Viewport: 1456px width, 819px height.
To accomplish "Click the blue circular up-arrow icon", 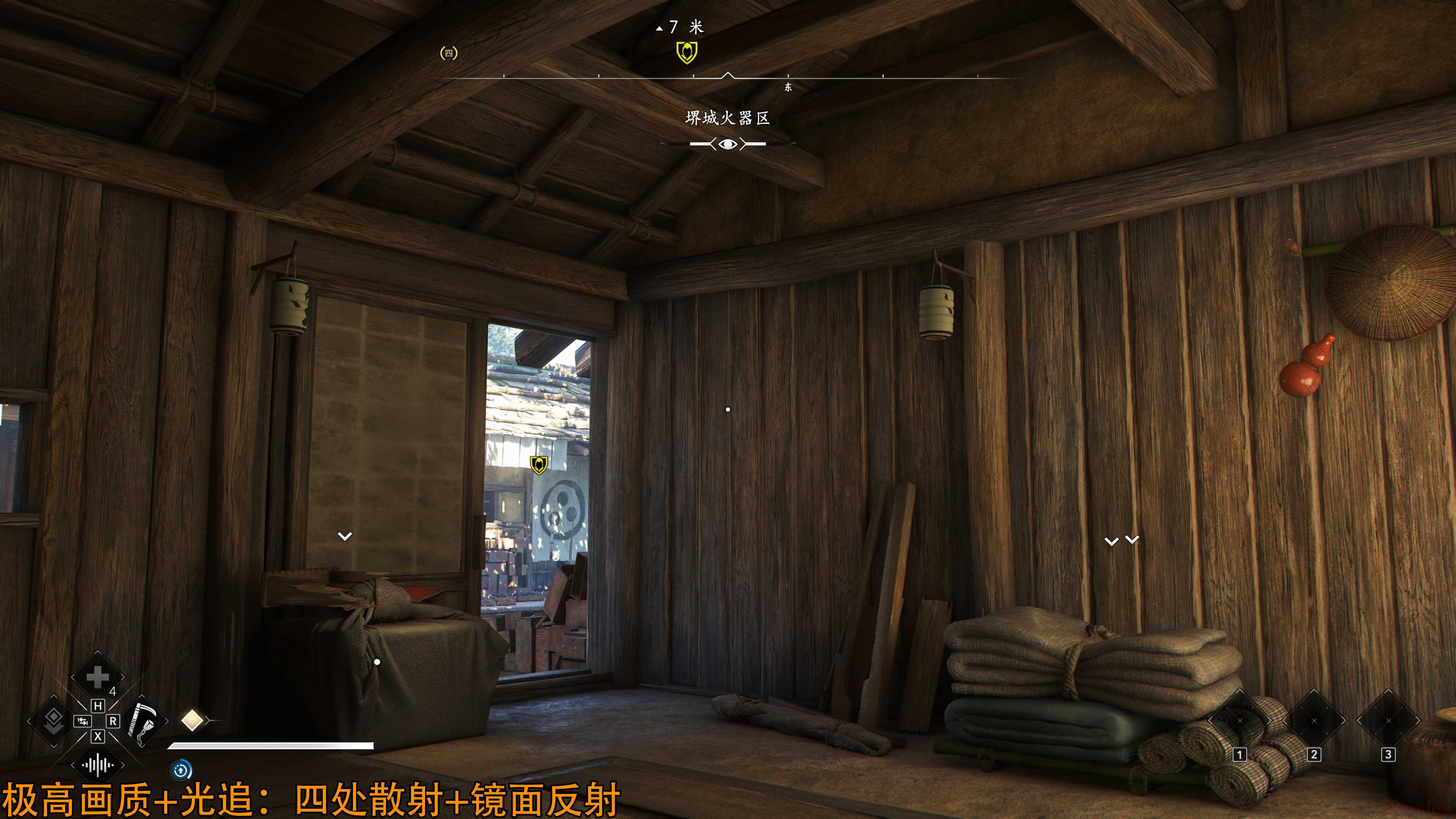I will (181, 770).
